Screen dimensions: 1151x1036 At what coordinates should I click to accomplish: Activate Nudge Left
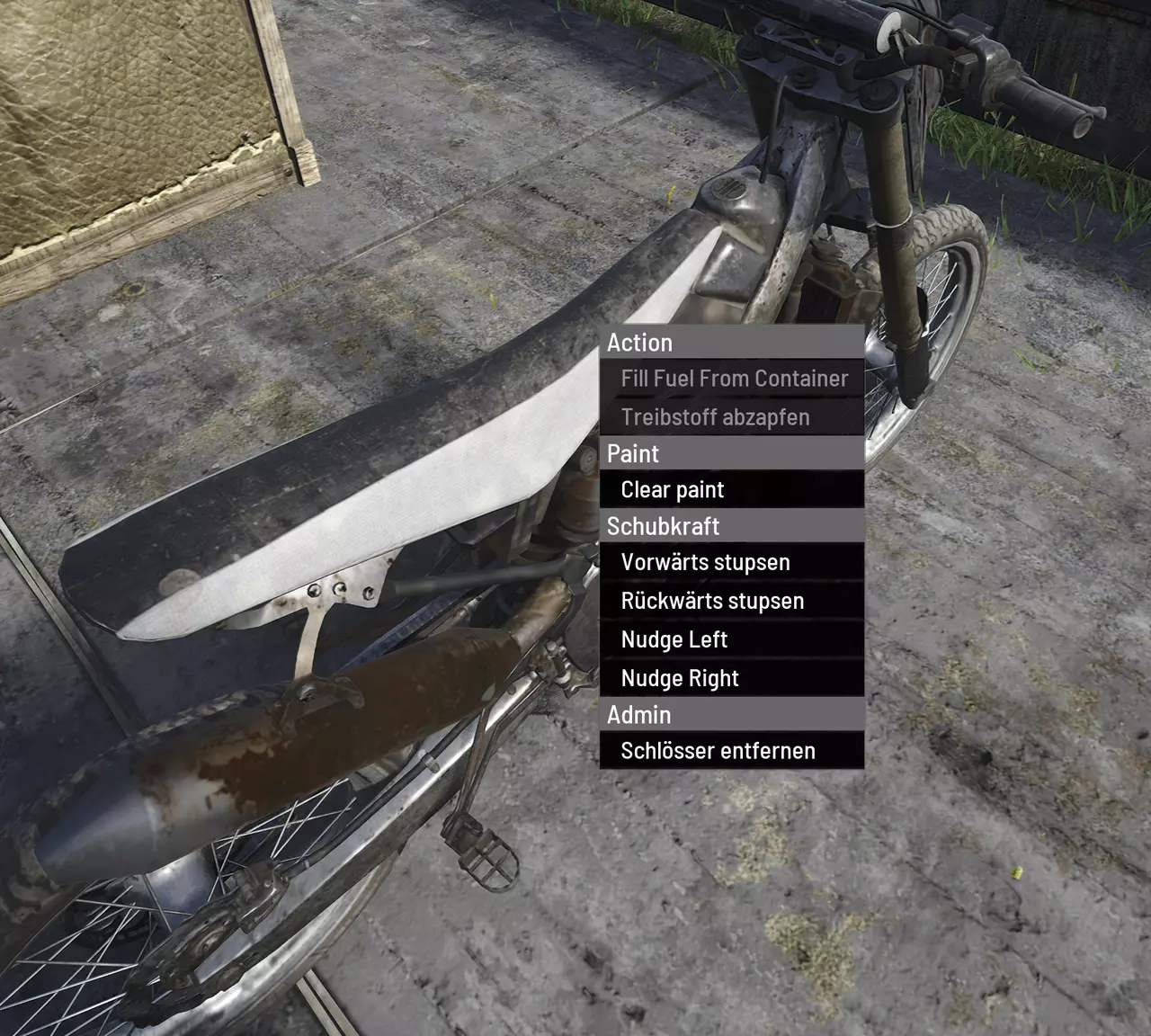point(674,639)
